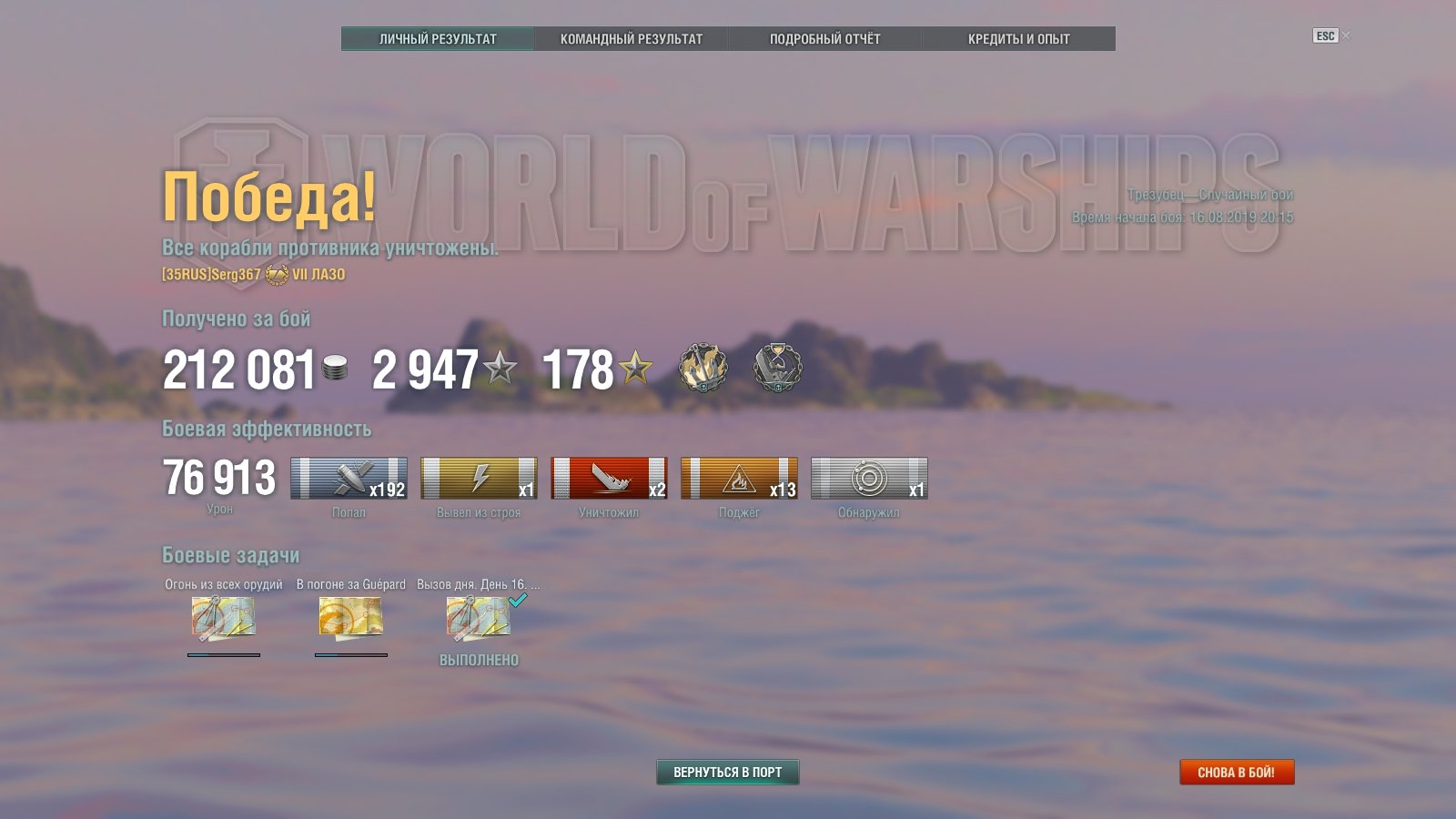Image resolution: width=1456 pixels, height=819 pixels.
Task: Open the Огонь из всех орудий mission
Action: [x=223, y=618]
